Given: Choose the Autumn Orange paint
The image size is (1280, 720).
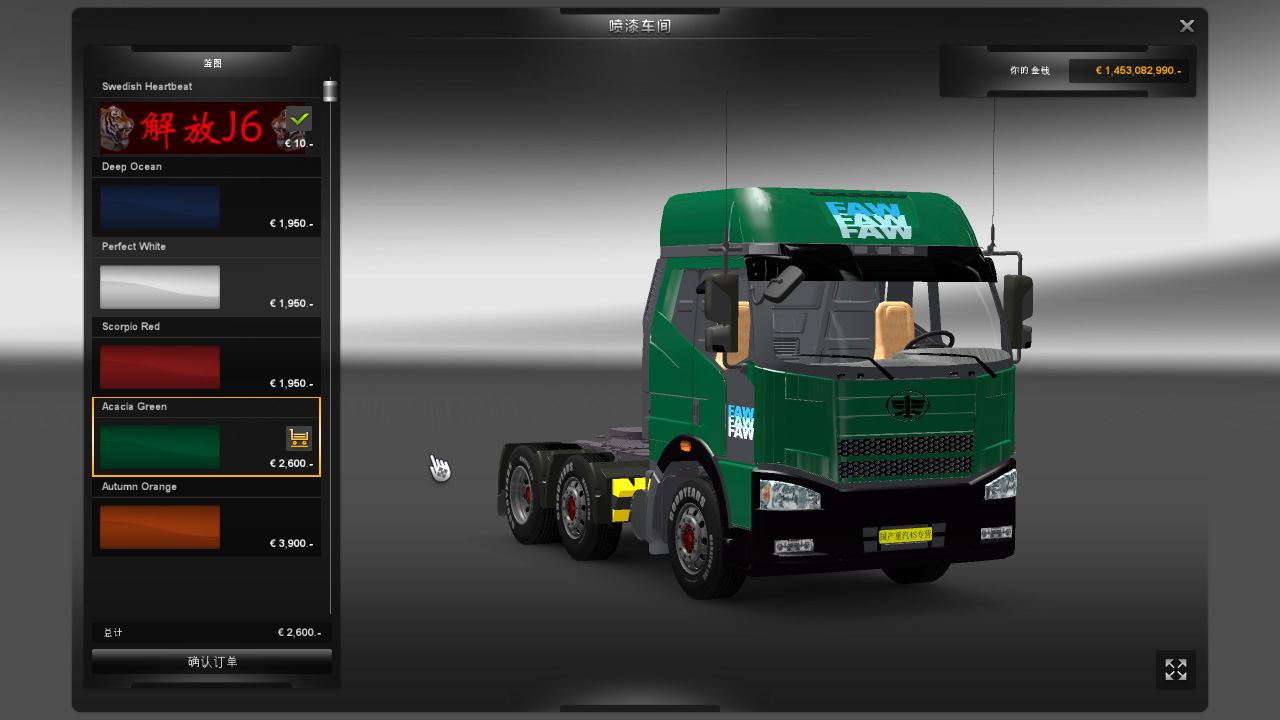Looking at the screenshot, I should 160,527.
